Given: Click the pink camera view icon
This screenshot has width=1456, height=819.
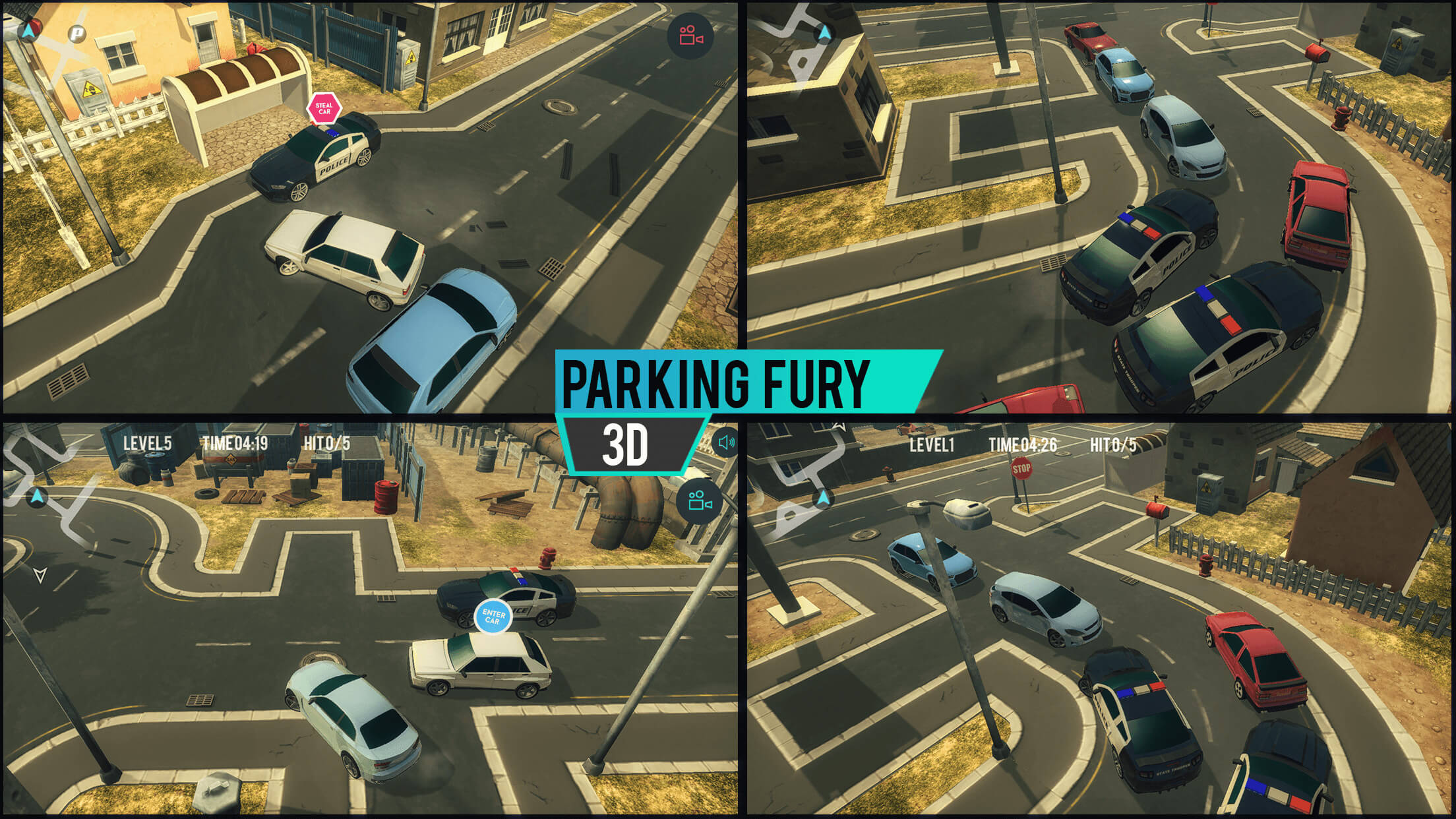Looking at the screenshot, I should [691, 36].
